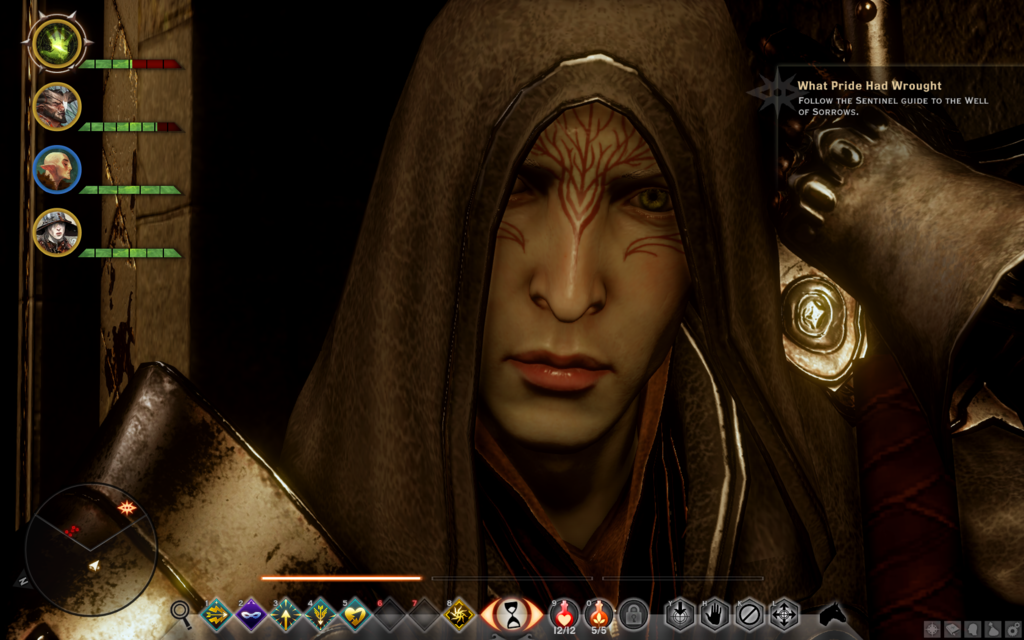This screenshot has width=1024, height=640.
Task: Switch to Iron Bull party portrait
Action: 56,106
